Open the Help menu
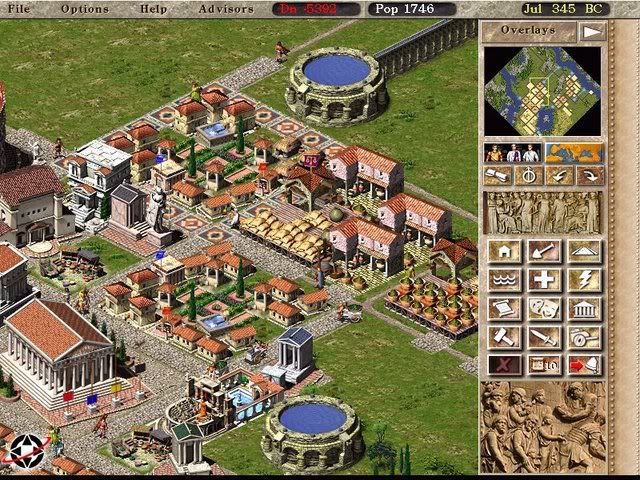This screenshot has width=640, height=480. click(x=154, y=9)
